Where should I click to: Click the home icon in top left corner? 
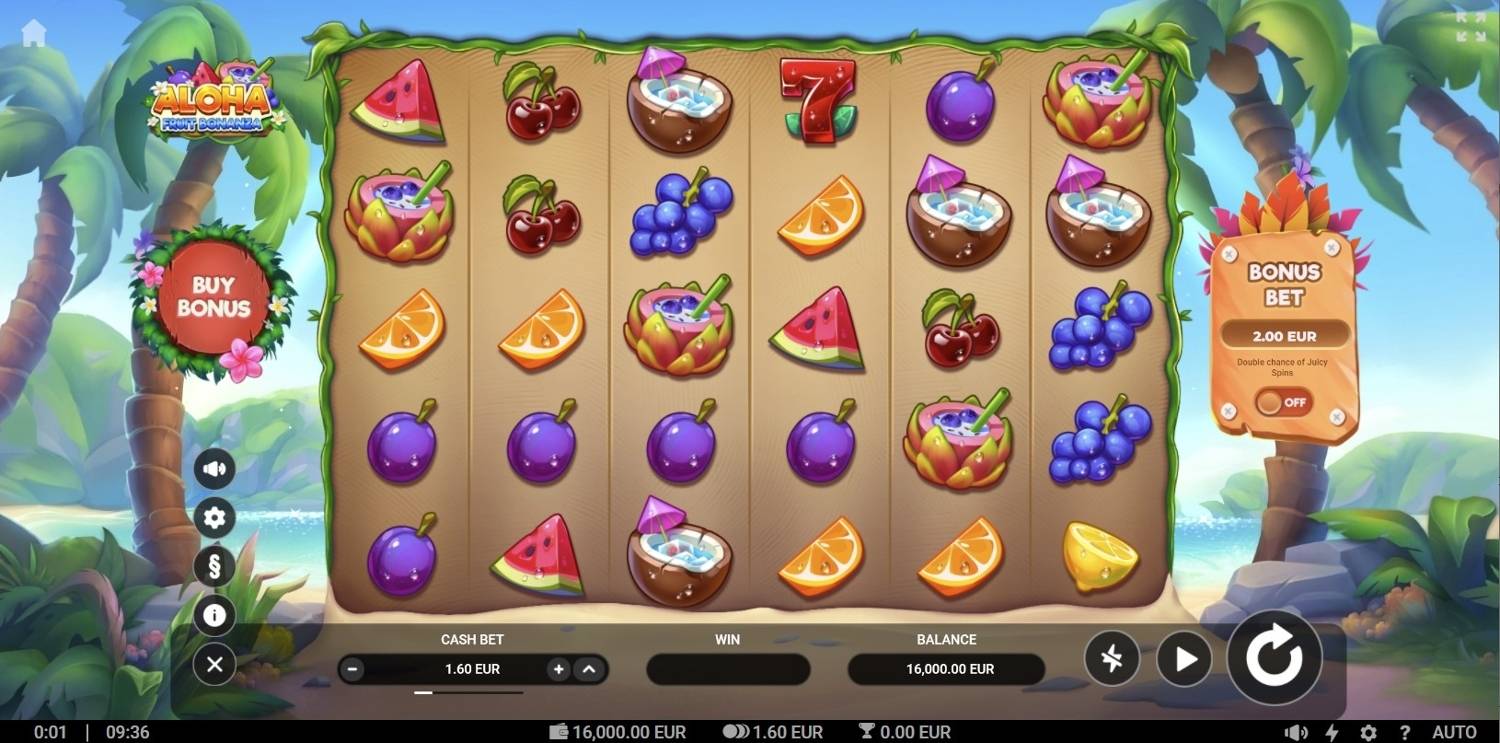click(36, 30)
